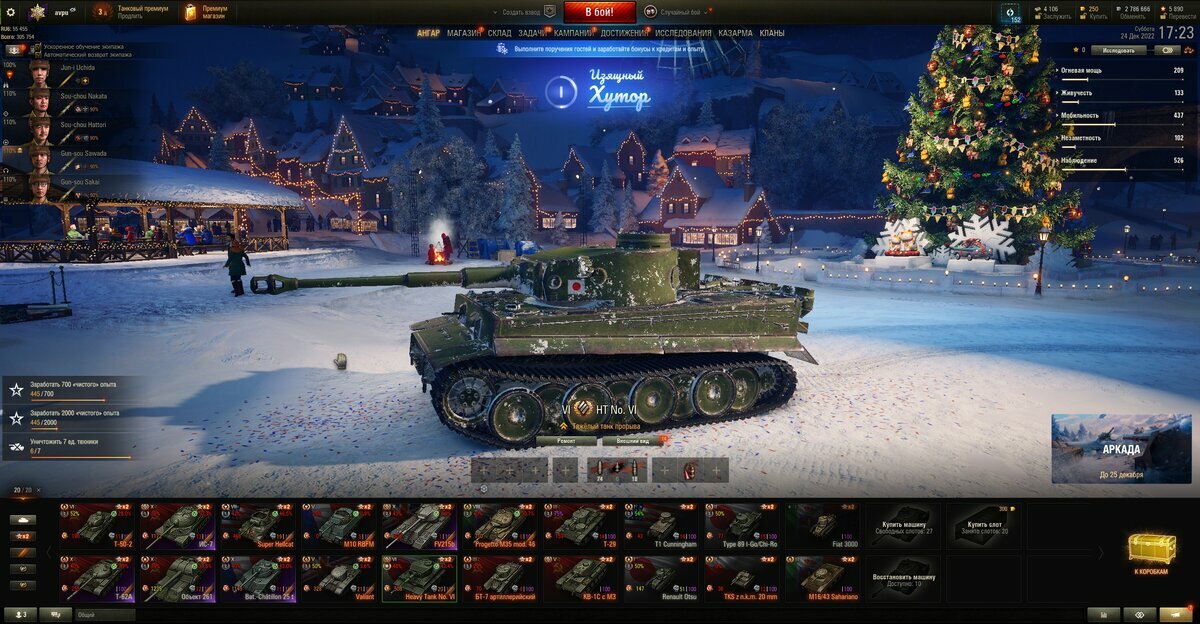Open the Премиум магазин
The image size is (1200, 624).
pos(205,12)
